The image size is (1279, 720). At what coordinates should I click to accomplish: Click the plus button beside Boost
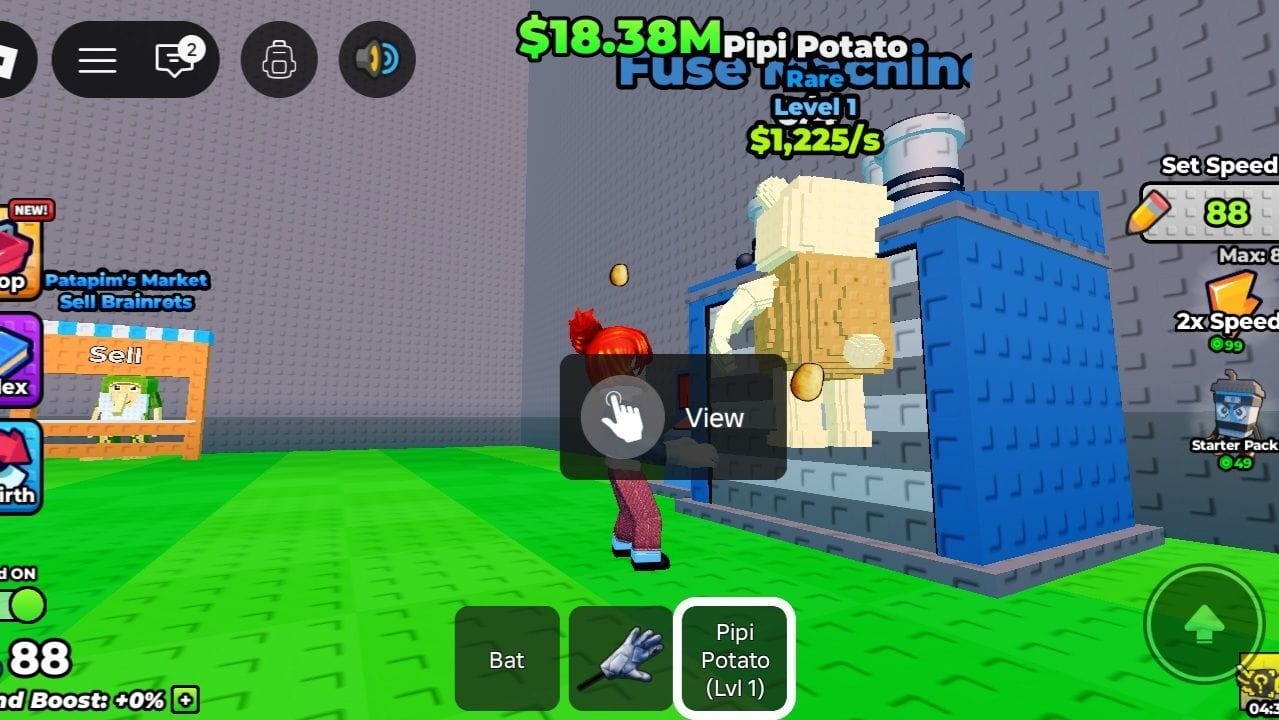[x=185, y=699]
